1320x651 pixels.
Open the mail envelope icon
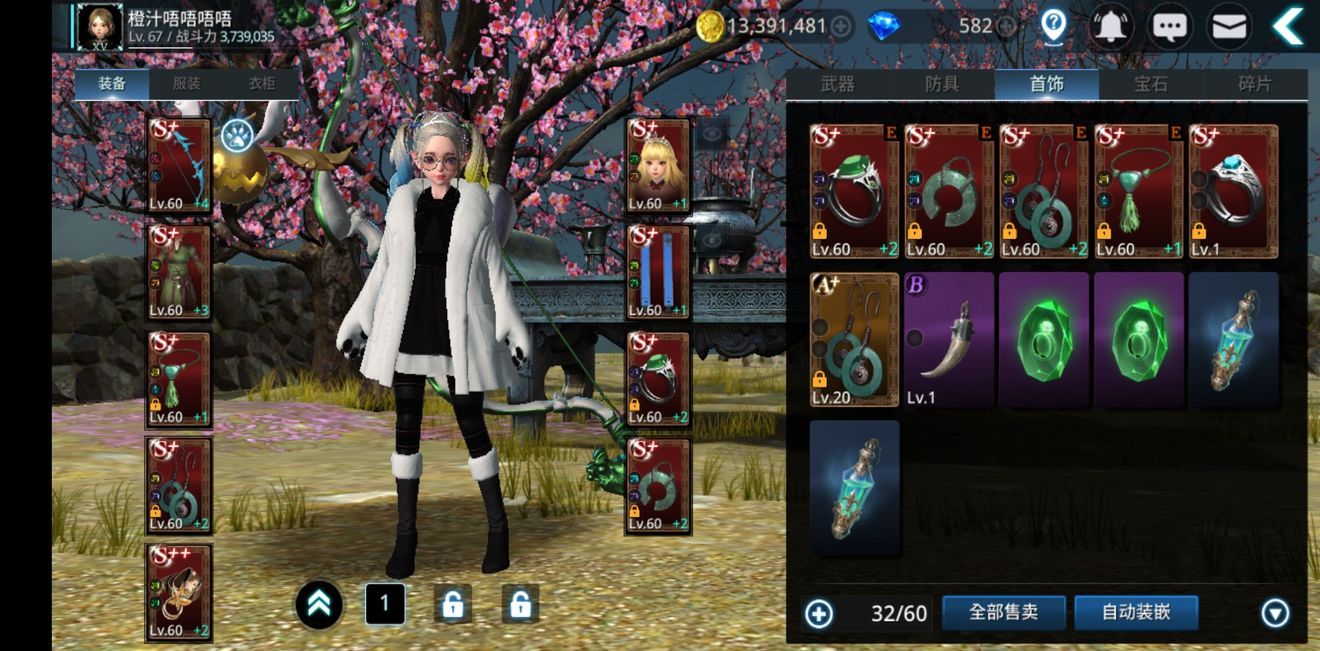(1231, 26)
